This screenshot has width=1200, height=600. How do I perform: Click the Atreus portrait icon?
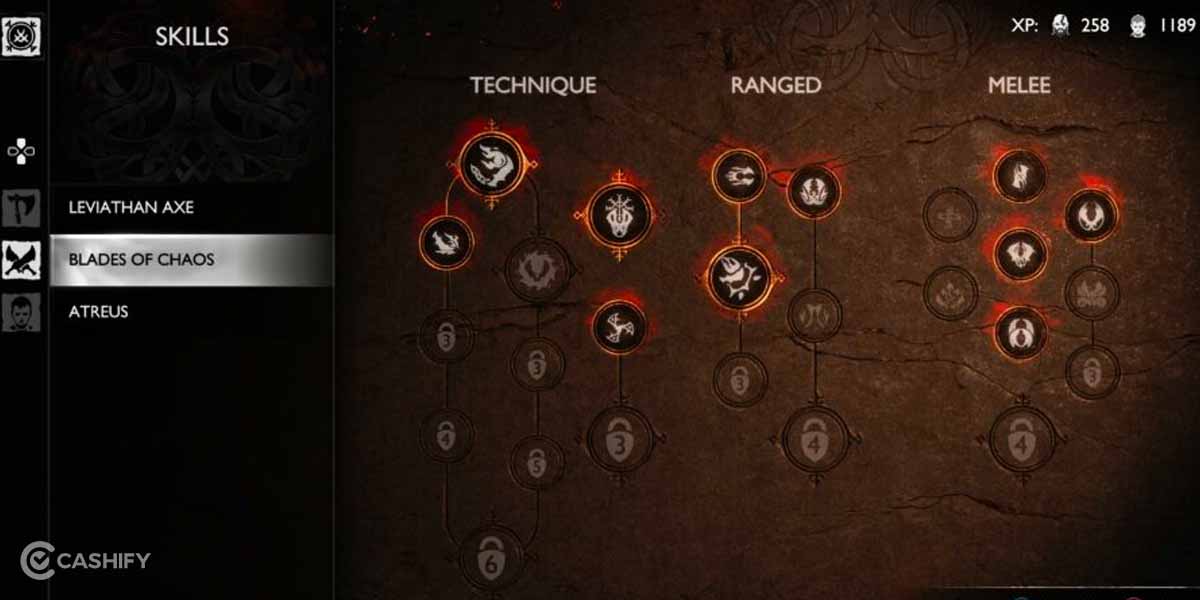pyautogui.click(x=21, y=312)
